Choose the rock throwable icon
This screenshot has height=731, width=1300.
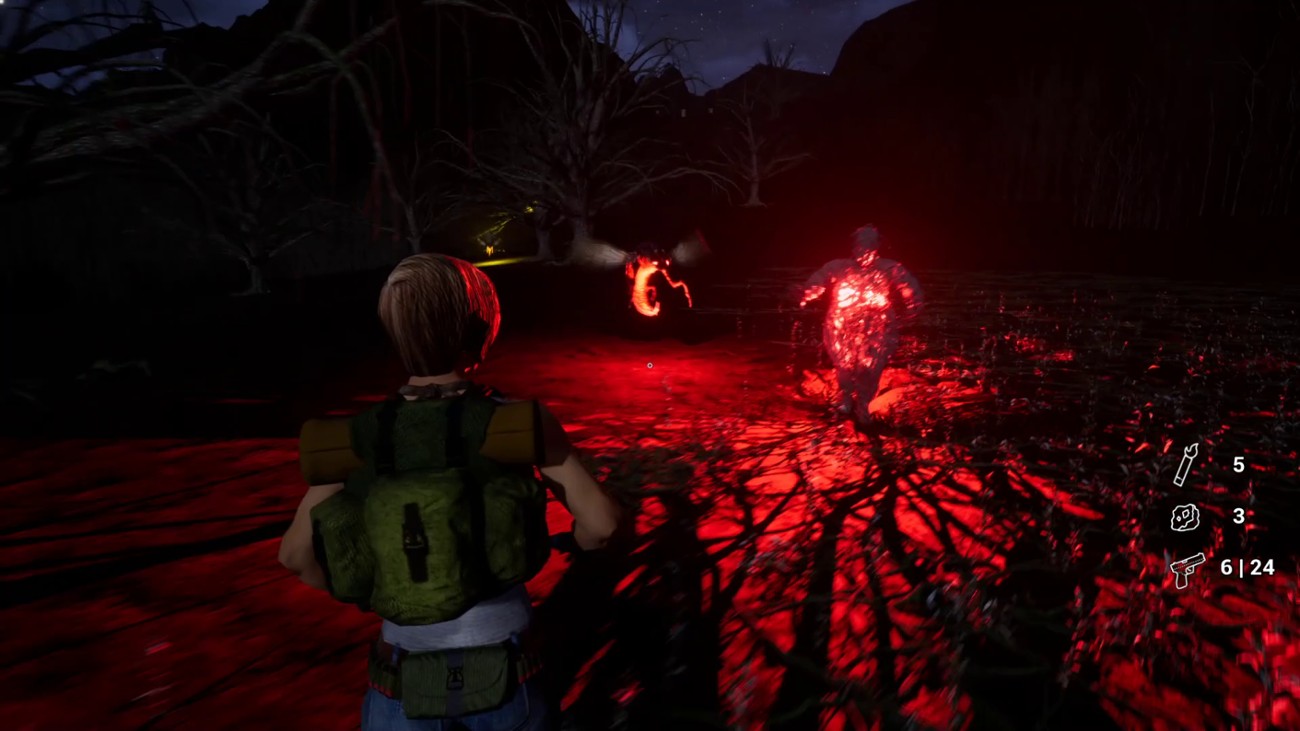tap(1185, 517)
